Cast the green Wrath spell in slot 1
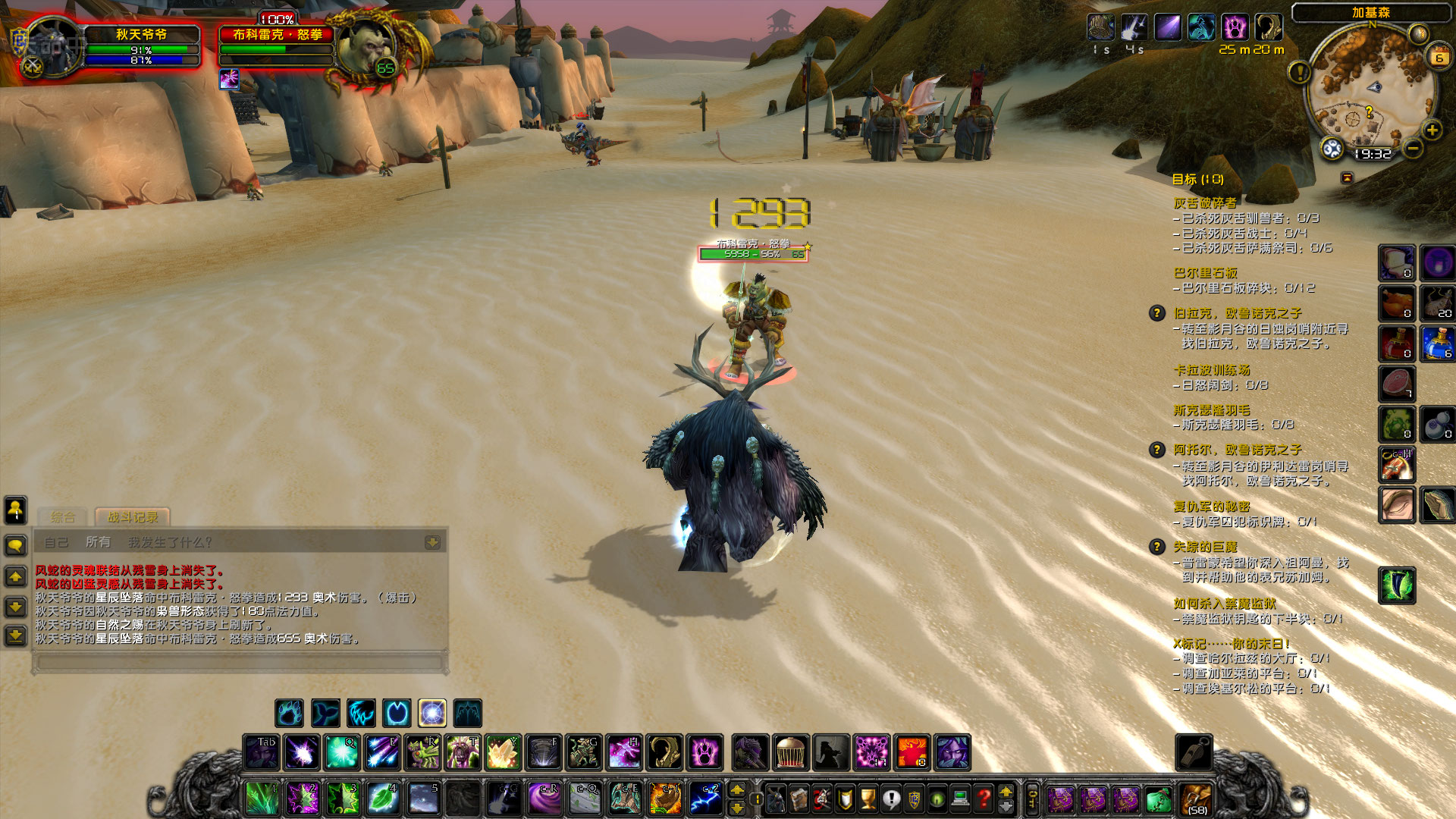Viewport: 1456px width, 819px height. pyautogui.click(x=262, y=799)
